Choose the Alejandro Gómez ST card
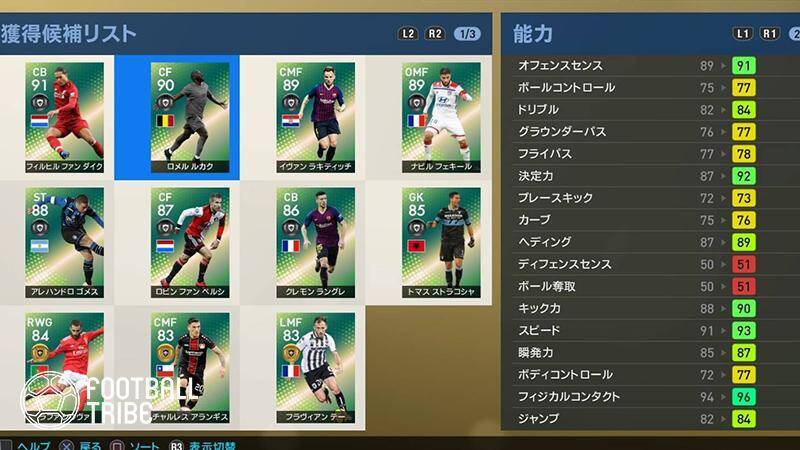The image size is (800, 450). tap(65, 242)
